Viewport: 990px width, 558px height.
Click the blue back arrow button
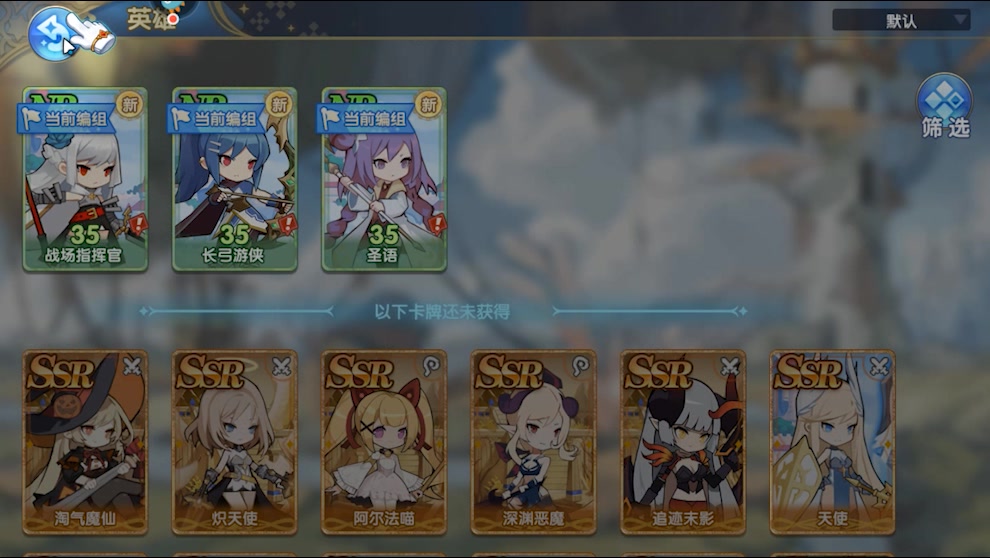tap(52, 32)
